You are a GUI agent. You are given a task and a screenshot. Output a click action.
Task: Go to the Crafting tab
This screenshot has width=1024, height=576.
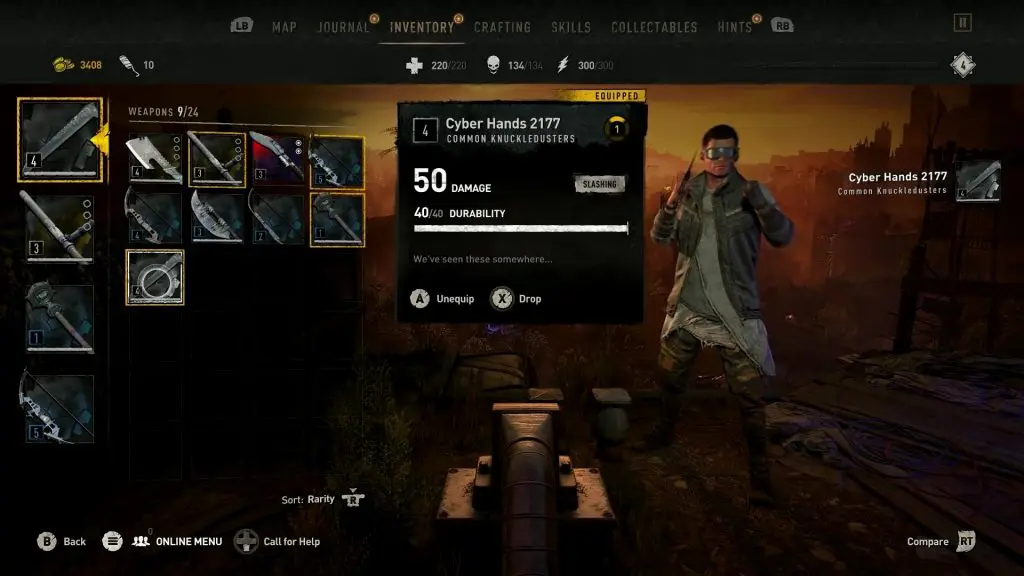[x=502, y=27]
